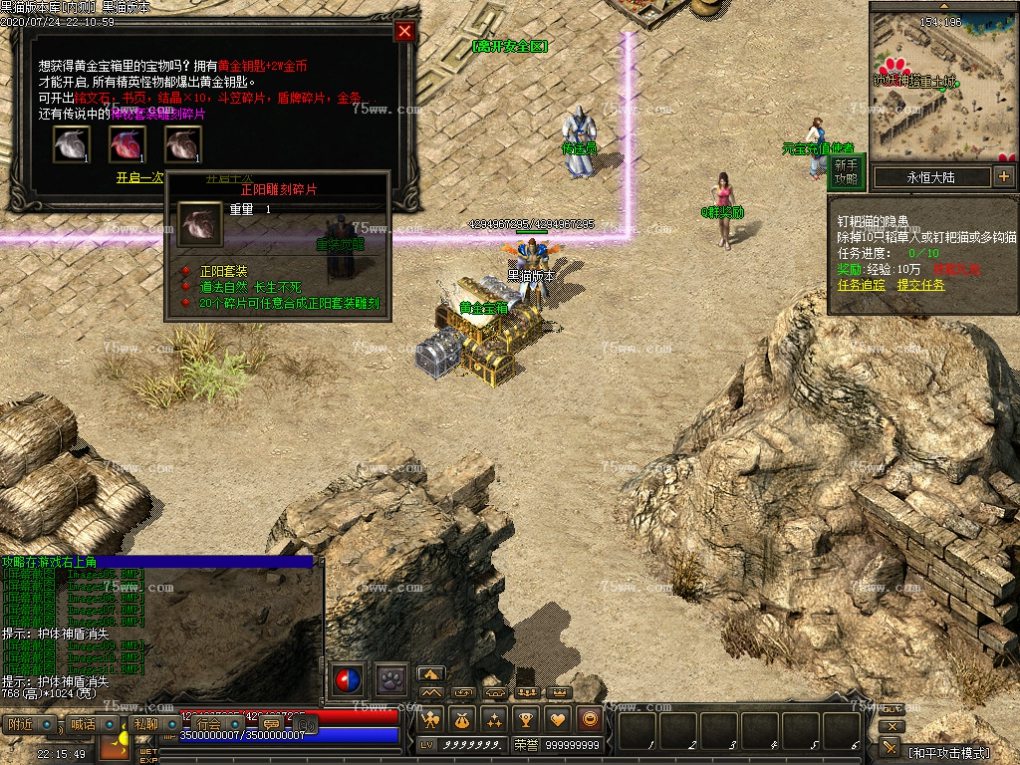The image size is (1020, 765).
Task: Open the trophy icon menu
Action: coord(525,718)
